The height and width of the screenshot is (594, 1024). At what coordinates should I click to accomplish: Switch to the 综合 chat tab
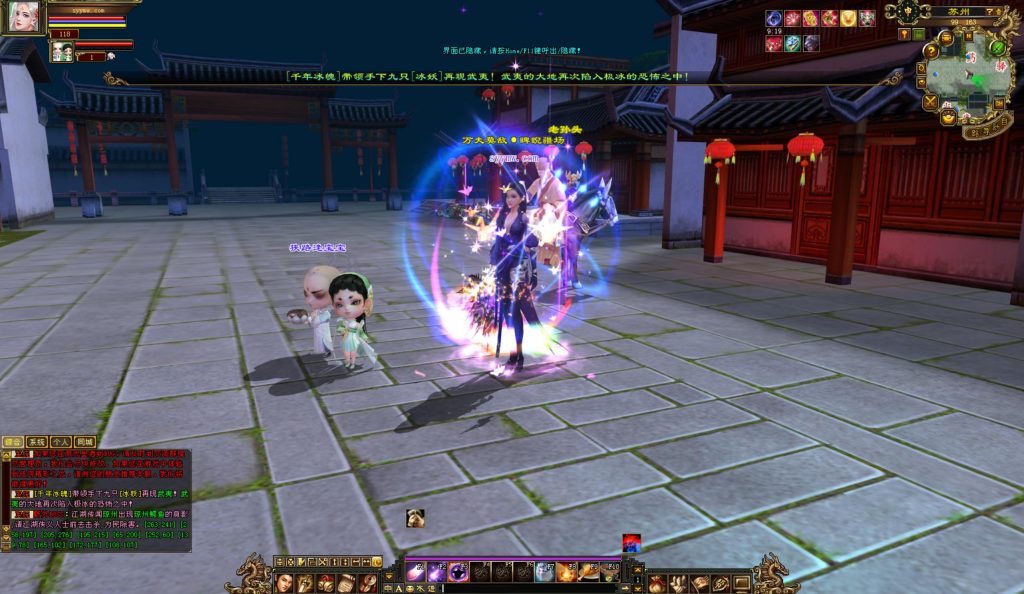[x=13, y=441]
